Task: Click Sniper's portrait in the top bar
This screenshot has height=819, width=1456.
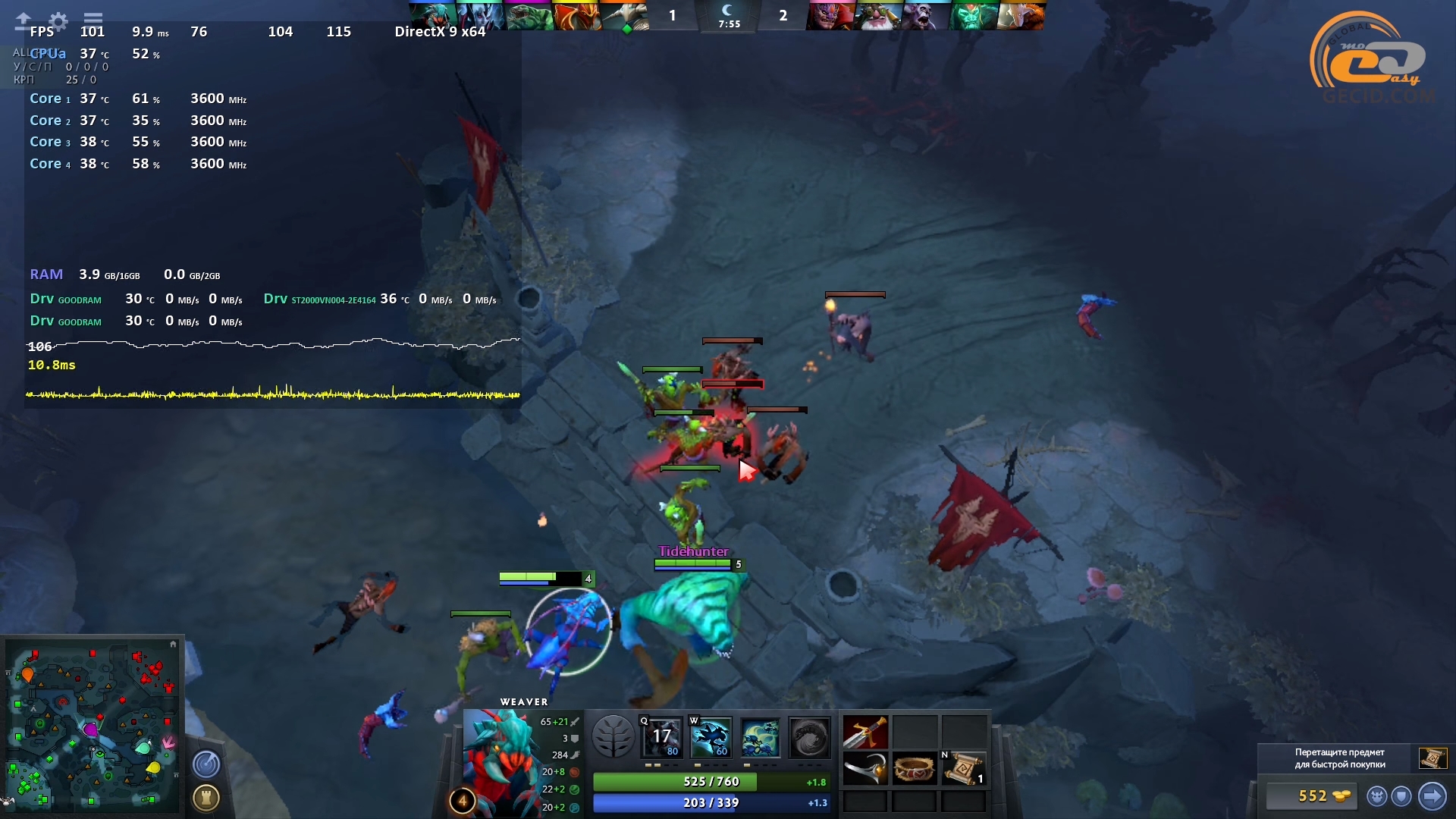Action: click(877, 16)
